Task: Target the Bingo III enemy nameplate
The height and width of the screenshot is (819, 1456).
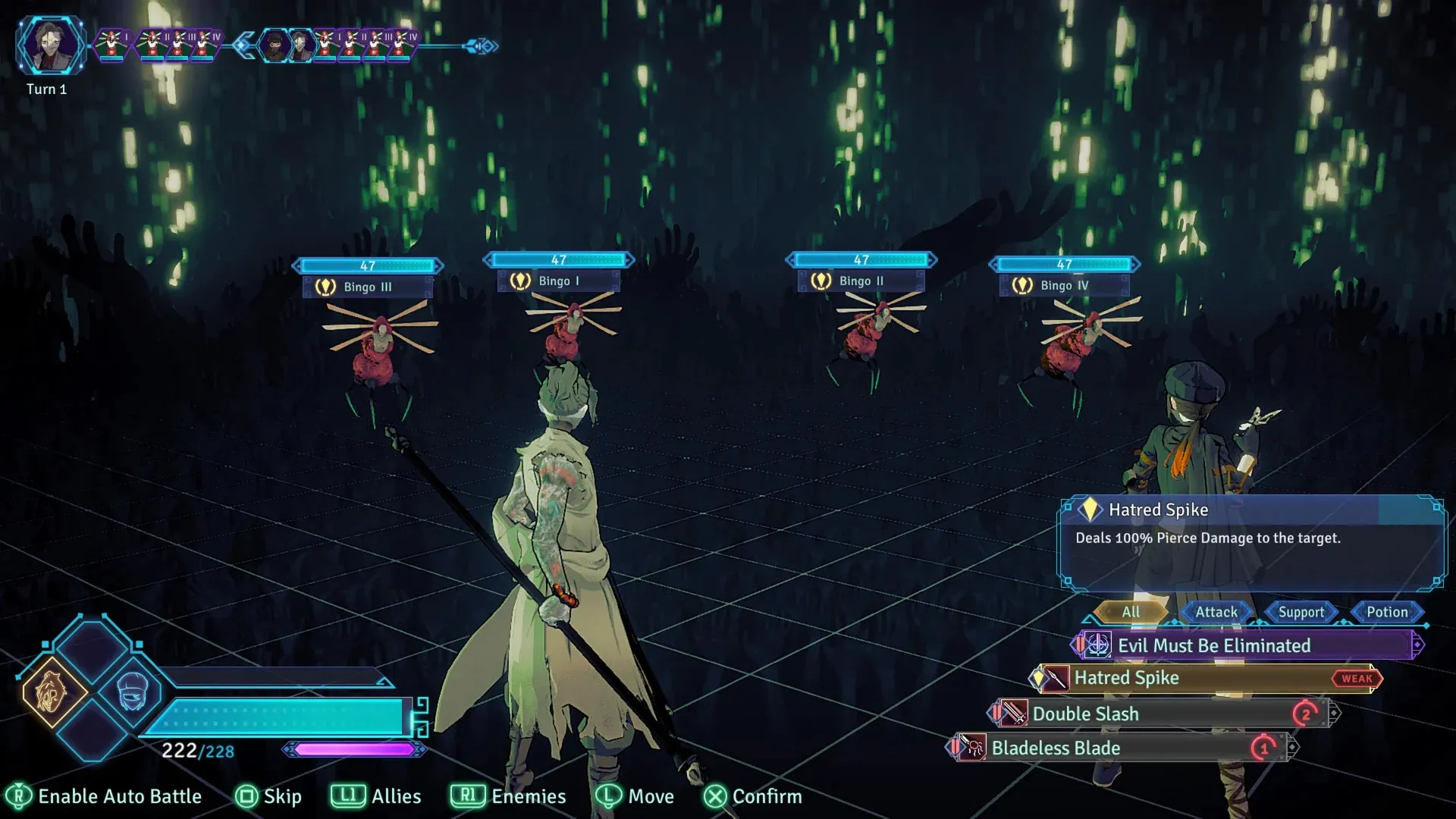Action: click(368, 287)
